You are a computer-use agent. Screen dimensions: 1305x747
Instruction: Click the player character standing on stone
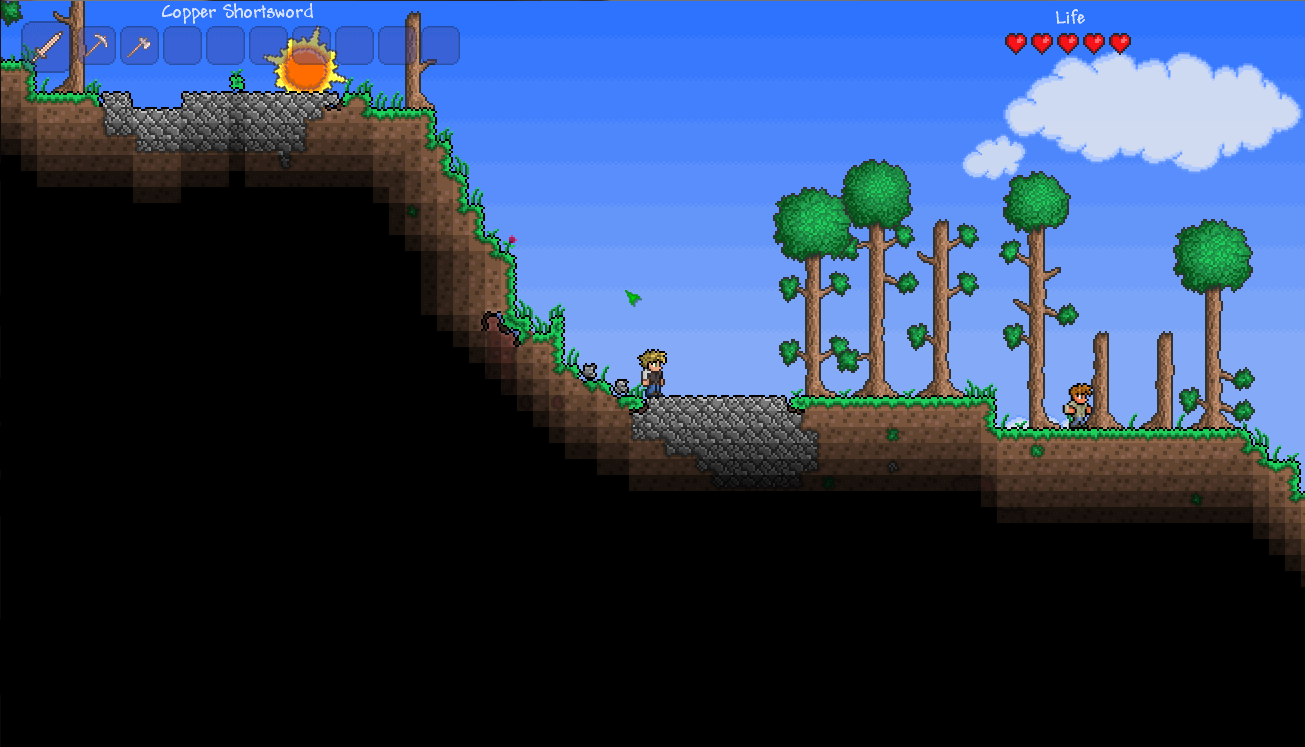point(652,375)
